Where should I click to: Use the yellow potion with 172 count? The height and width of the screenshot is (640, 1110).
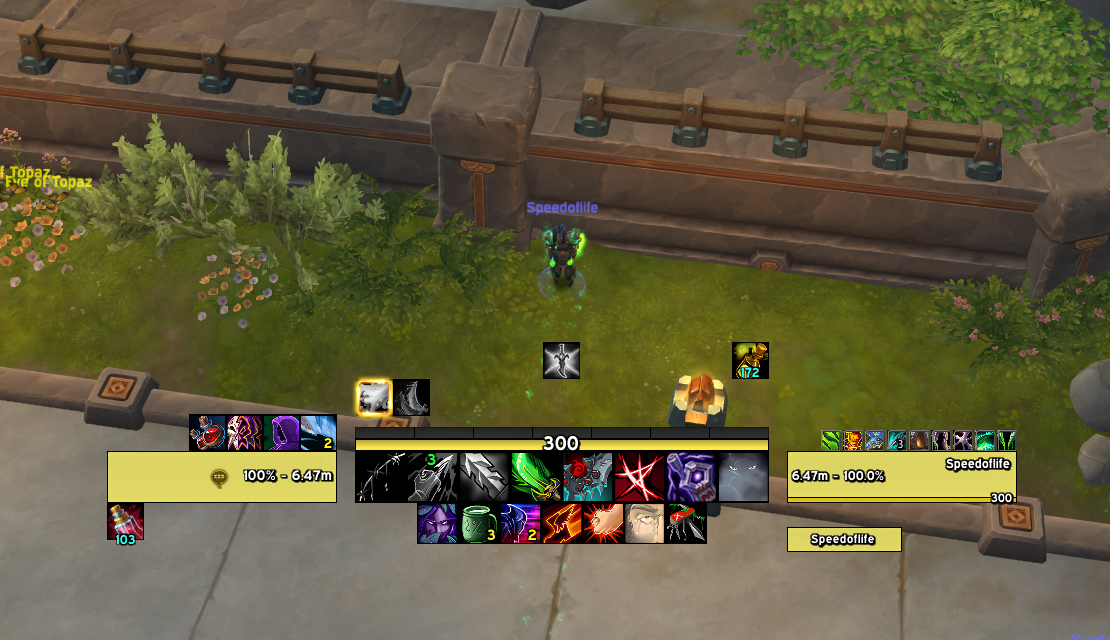pos(750,360)
